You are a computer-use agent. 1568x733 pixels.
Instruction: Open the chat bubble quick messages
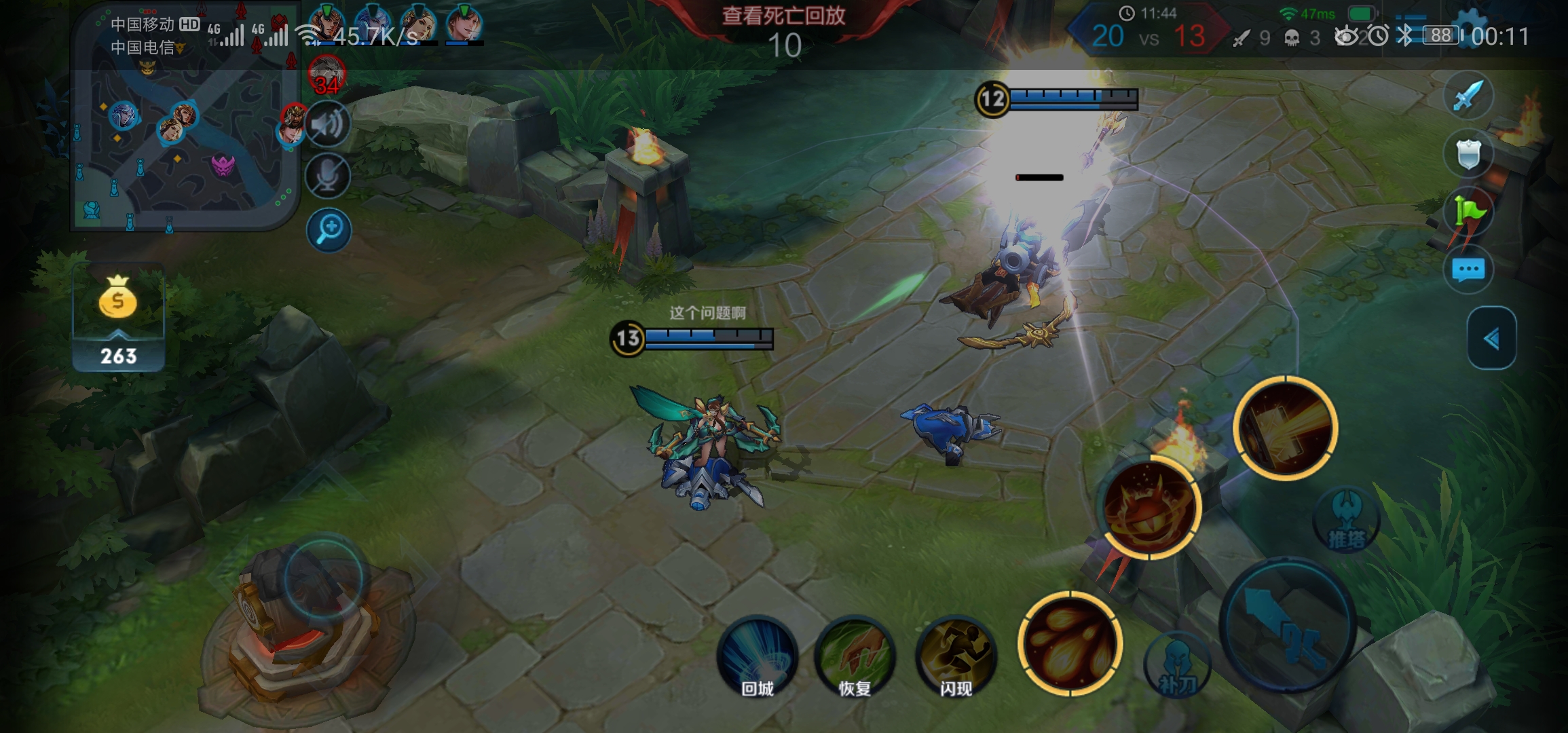[1468, 270]
